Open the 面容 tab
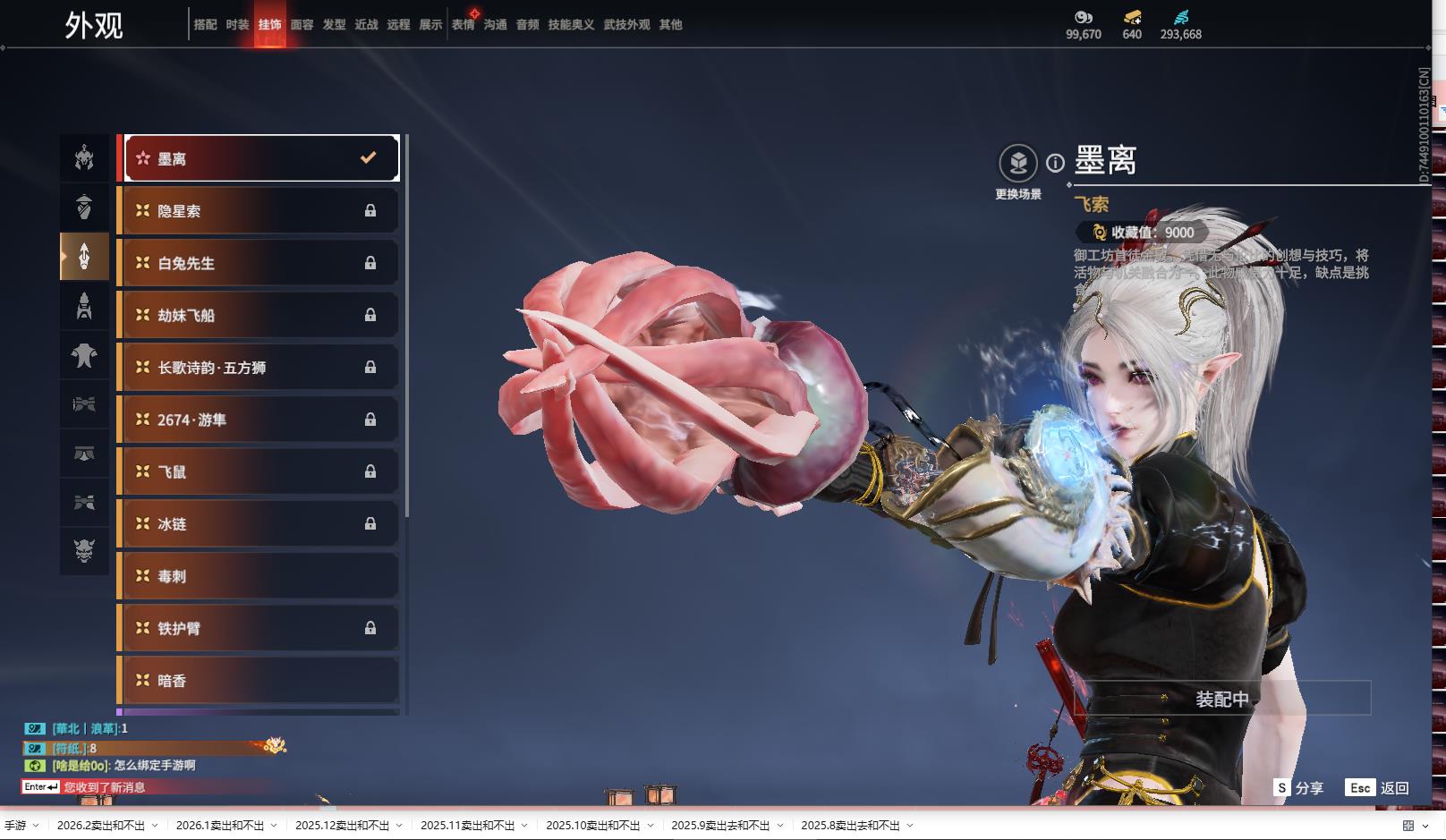Image resolution: width=1446 pixels, height=840 pixels. 302,25
